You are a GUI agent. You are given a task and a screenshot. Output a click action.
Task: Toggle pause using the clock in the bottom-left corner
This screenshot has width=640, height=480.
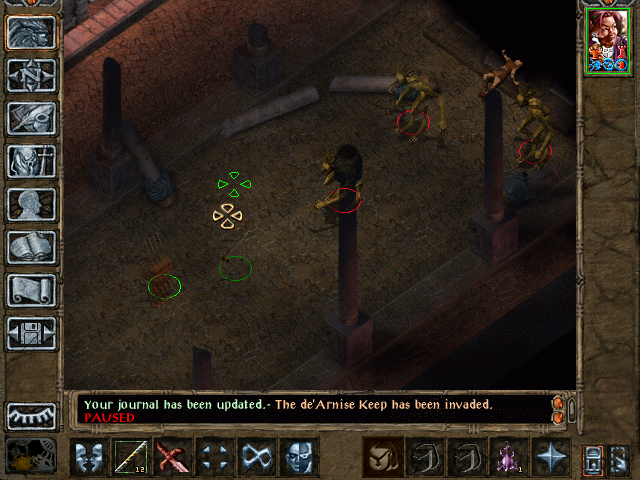tap(31, 456)
